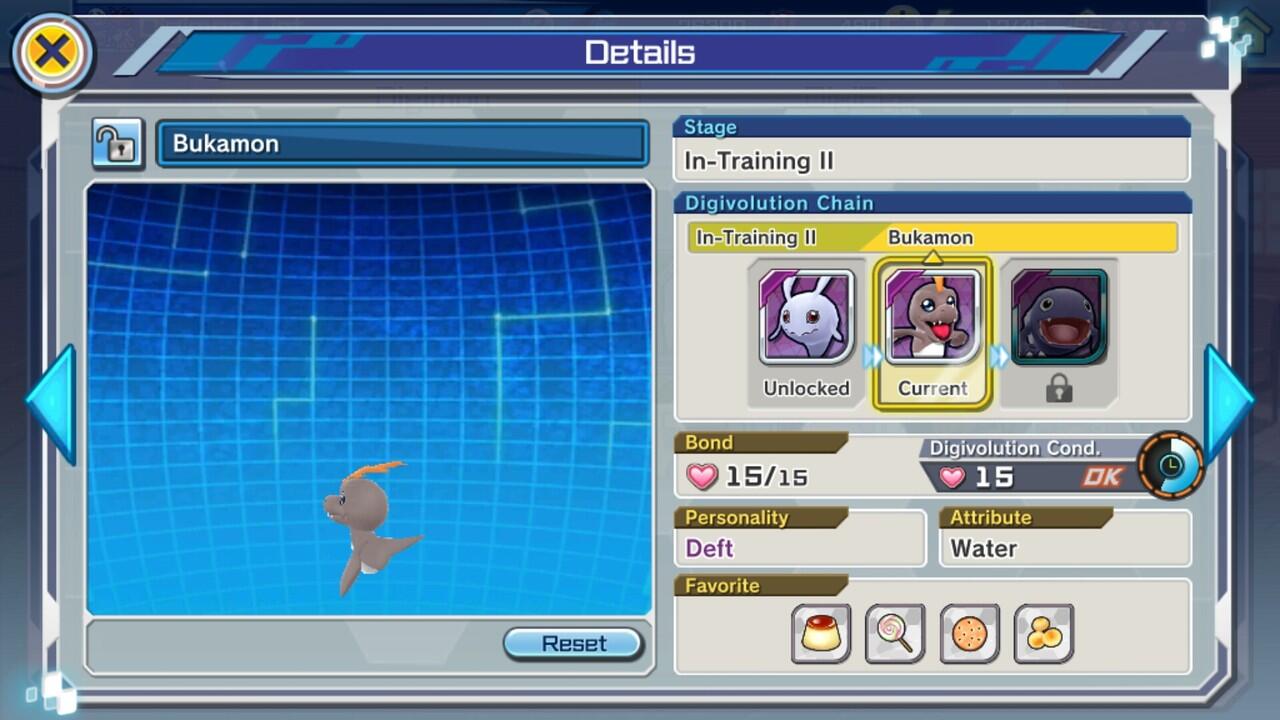Select the current Bukamon portrait
This screenshot has height=720, width=1280.
pyautogui.click(x=933, y=316)
